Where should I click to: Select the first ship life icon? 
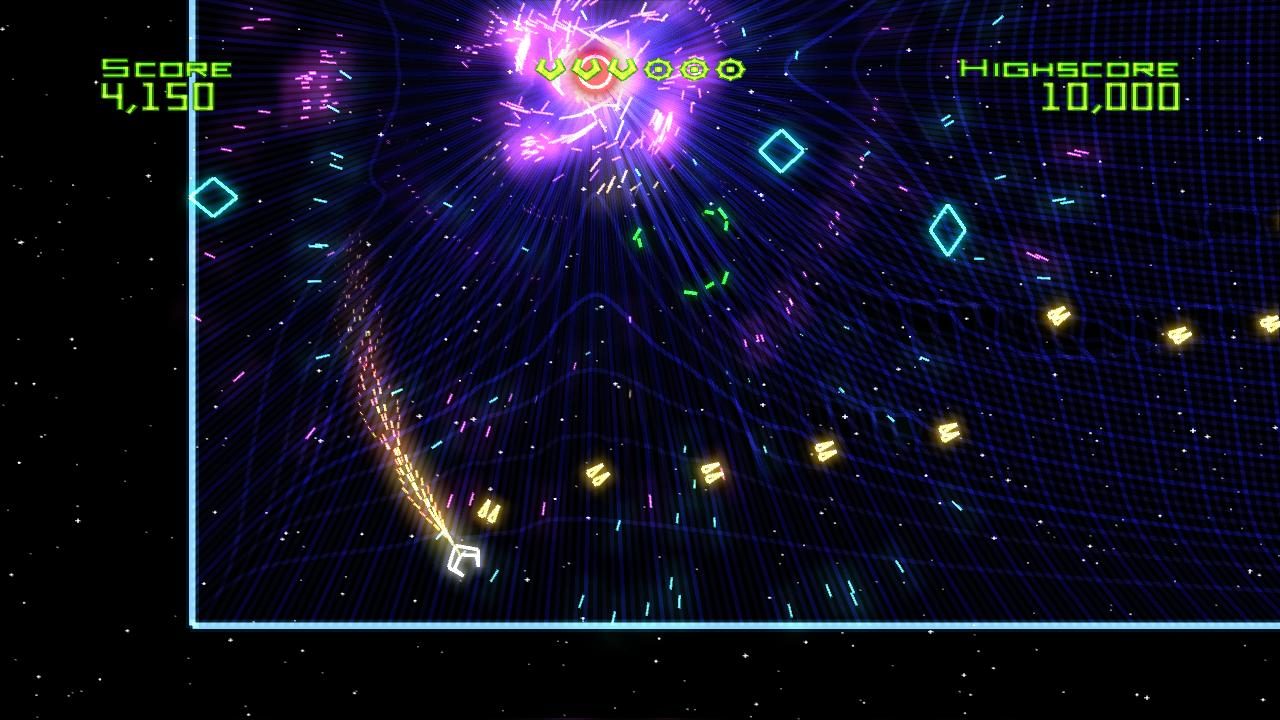coord(548,70)
